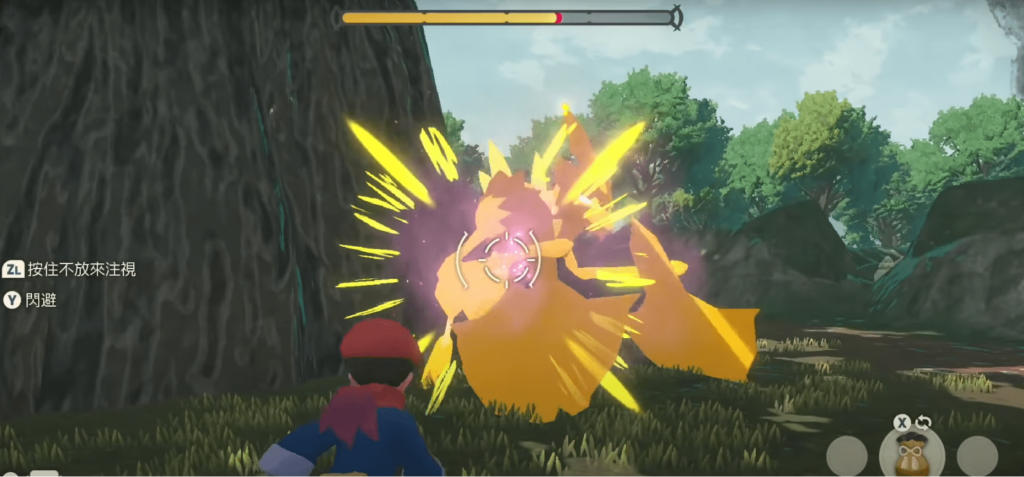Viewport: 1024px width, 477px height.
Task: Select the balm pouch item slot
Action: (911, 453)
